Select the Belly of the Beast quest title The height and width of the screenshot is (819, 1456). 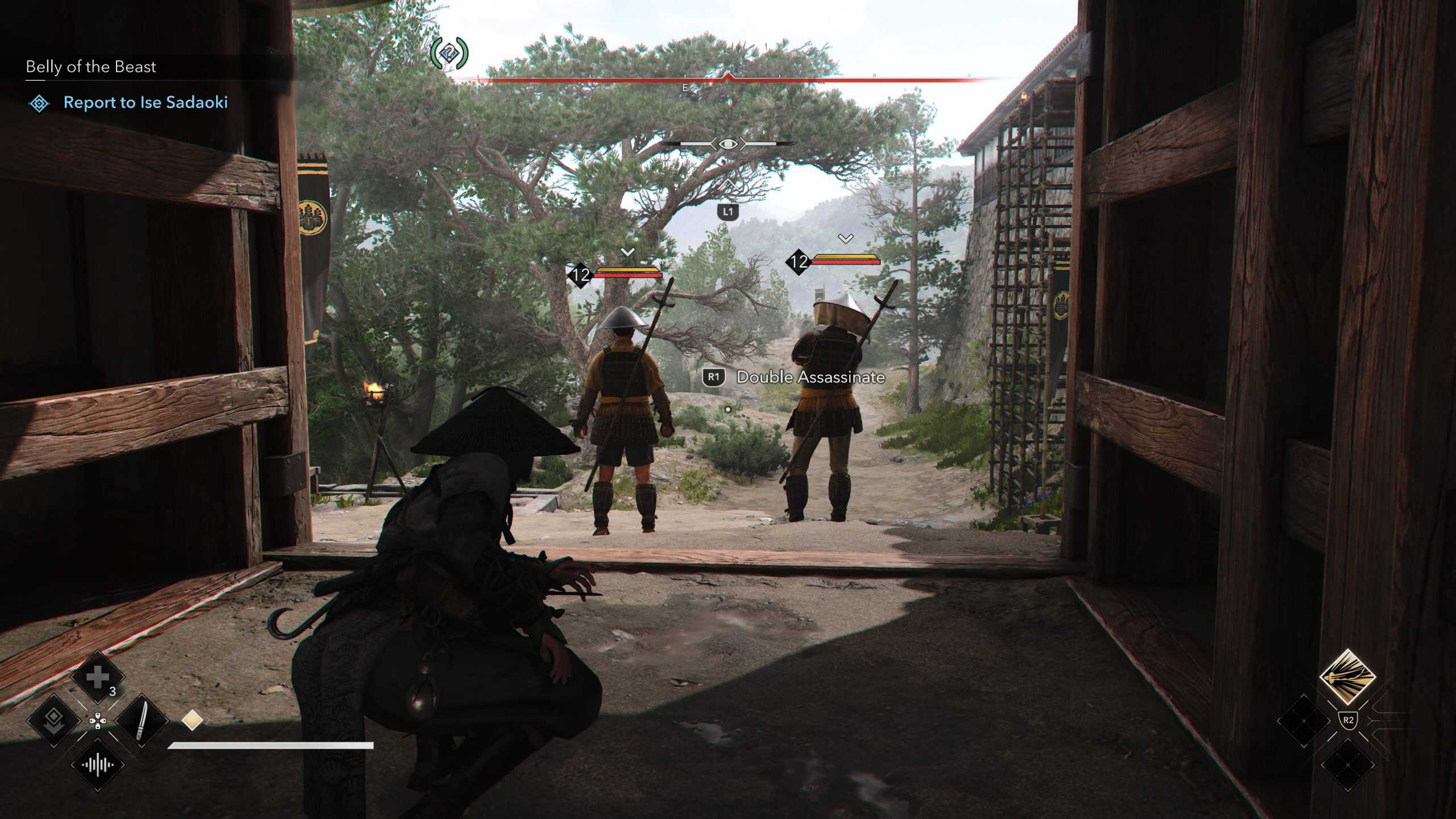(x=91, y=67)
